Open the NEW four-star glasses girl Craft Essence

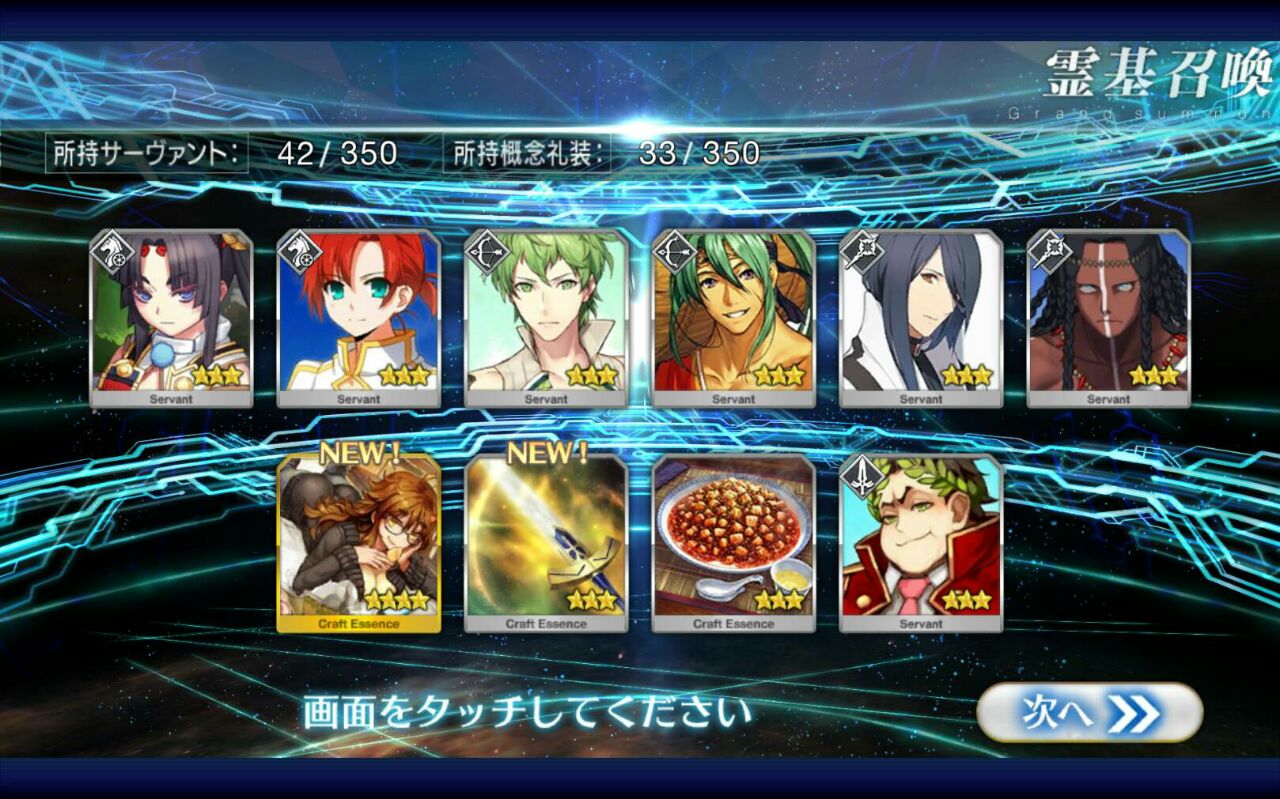[359, 543]
